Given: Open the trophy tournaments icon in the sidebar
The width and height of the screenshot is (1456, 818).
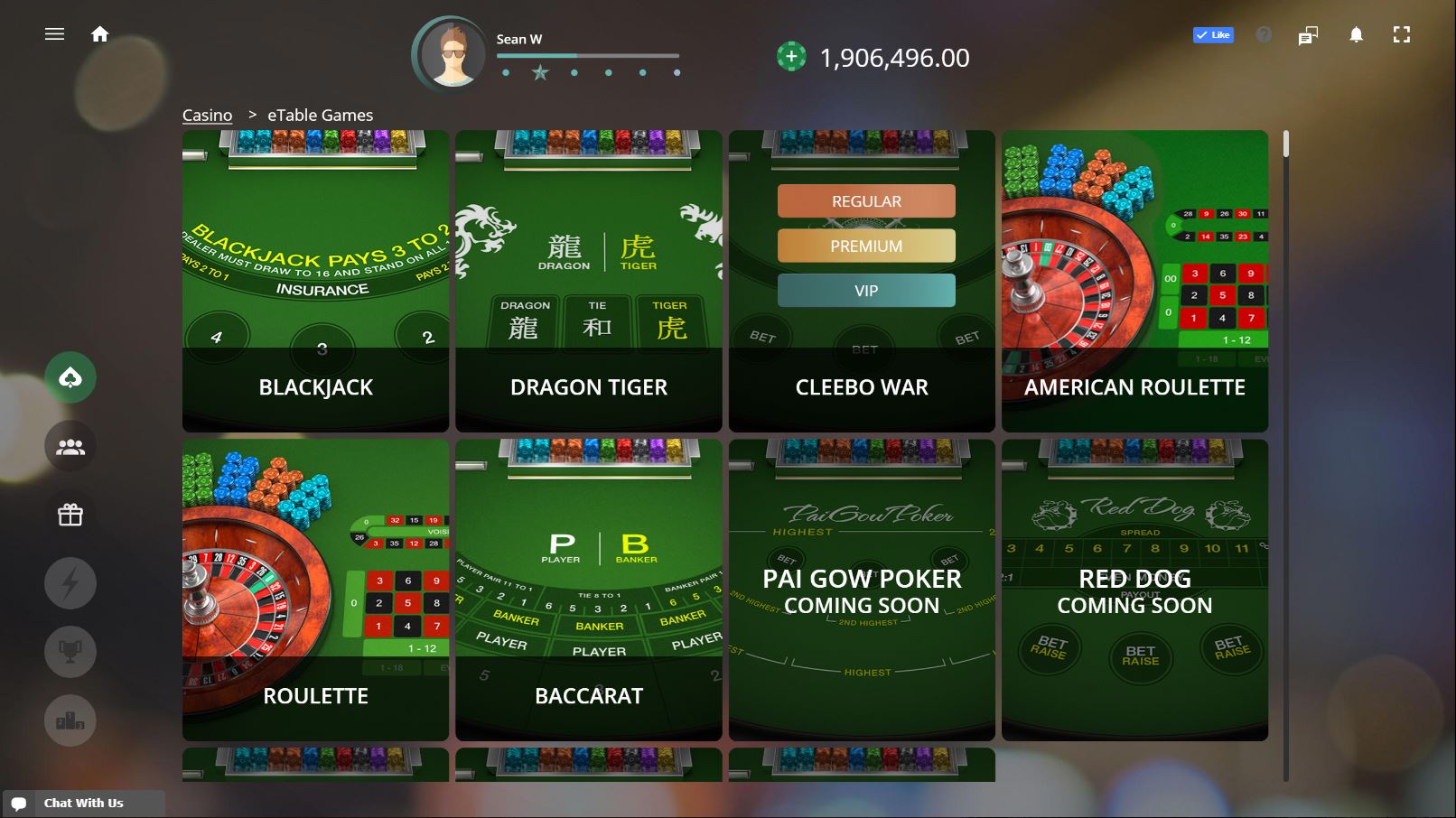Looking at the screenshot, I should click(x=70, y=652).
